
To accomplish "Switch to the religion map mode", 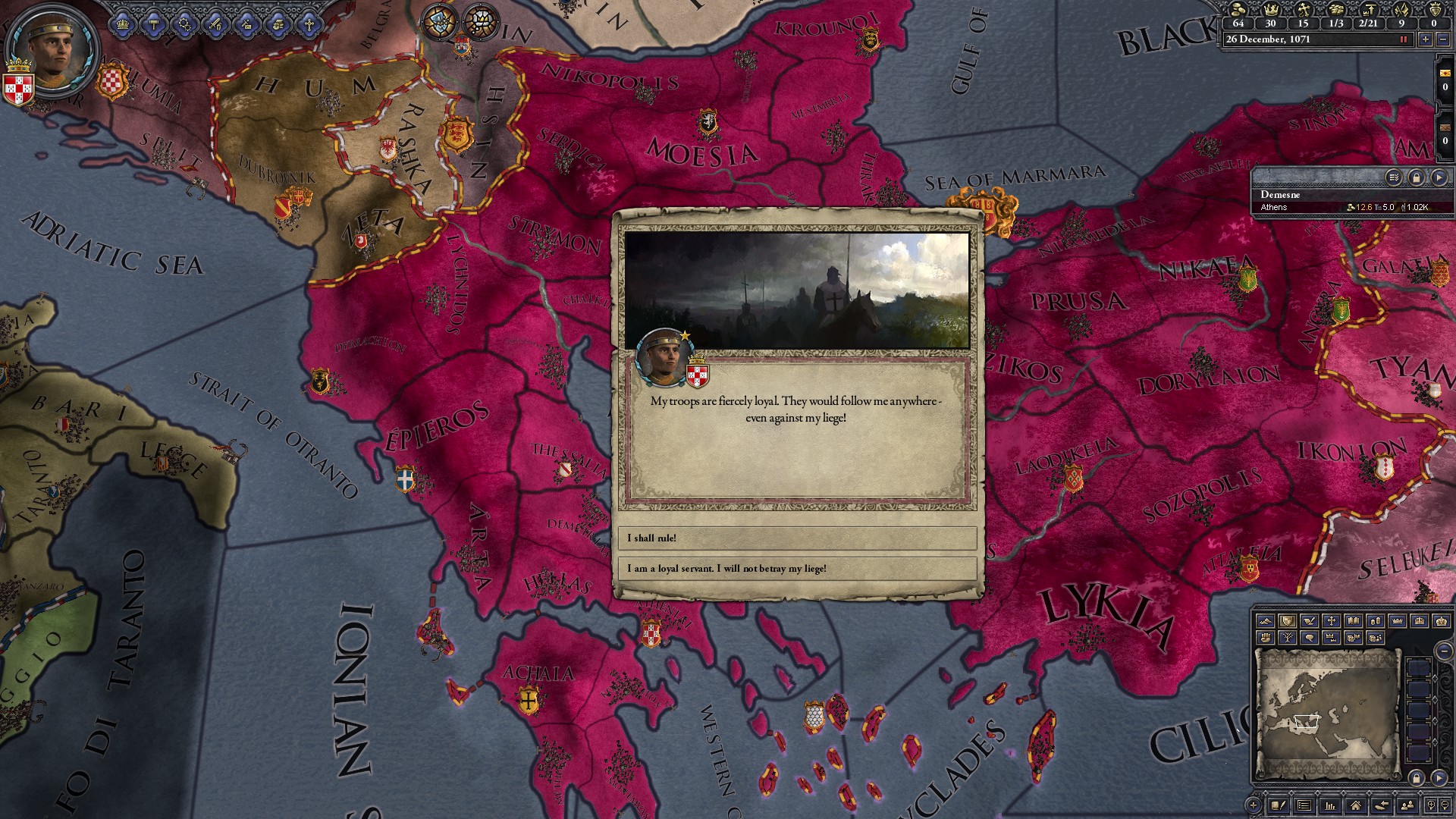I will [1331, 620].
